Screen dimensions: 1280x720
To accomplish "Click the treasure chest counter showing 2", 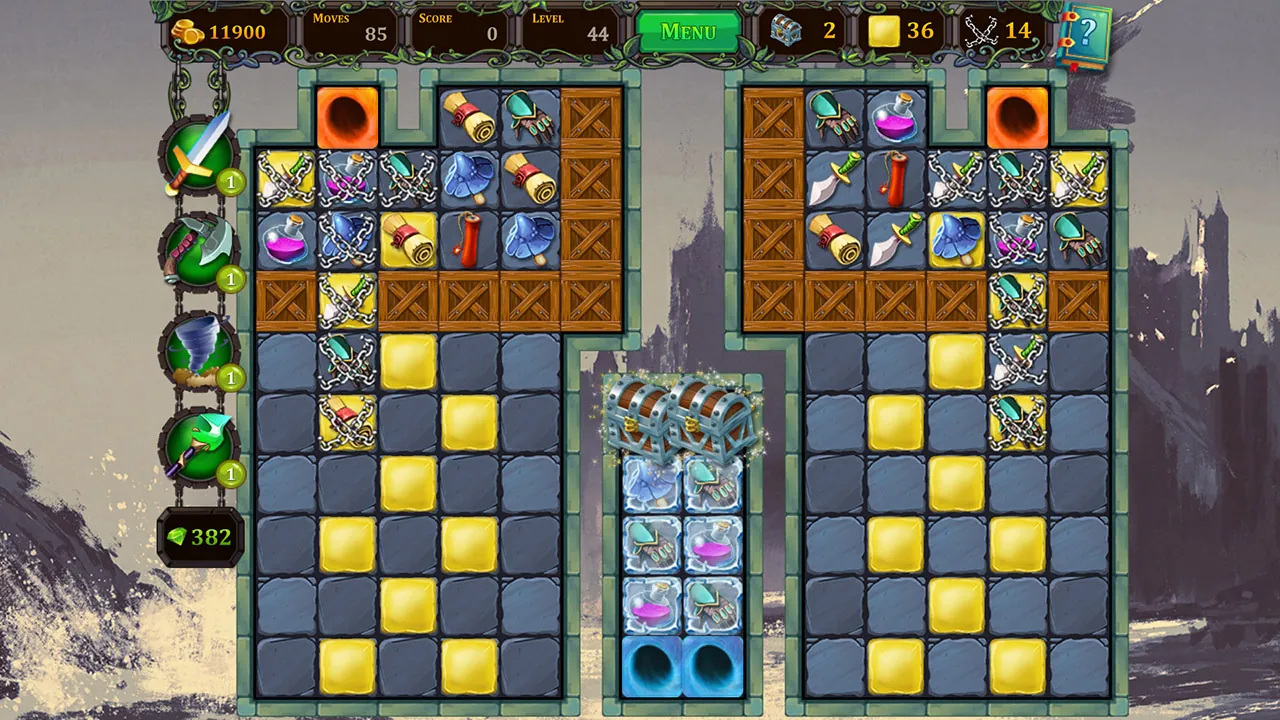I will point(805,31).
